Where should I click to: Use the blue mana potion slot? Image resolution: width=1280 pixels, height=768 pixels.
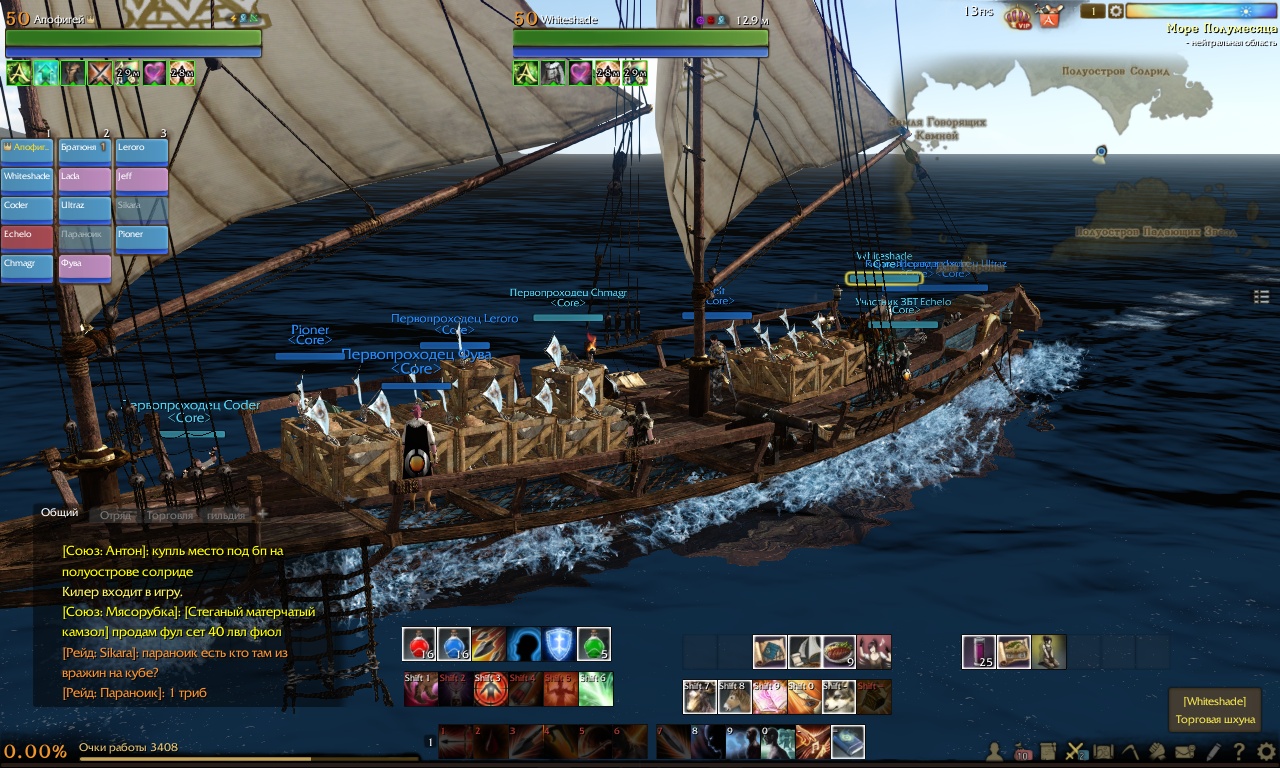click(454, 645)
